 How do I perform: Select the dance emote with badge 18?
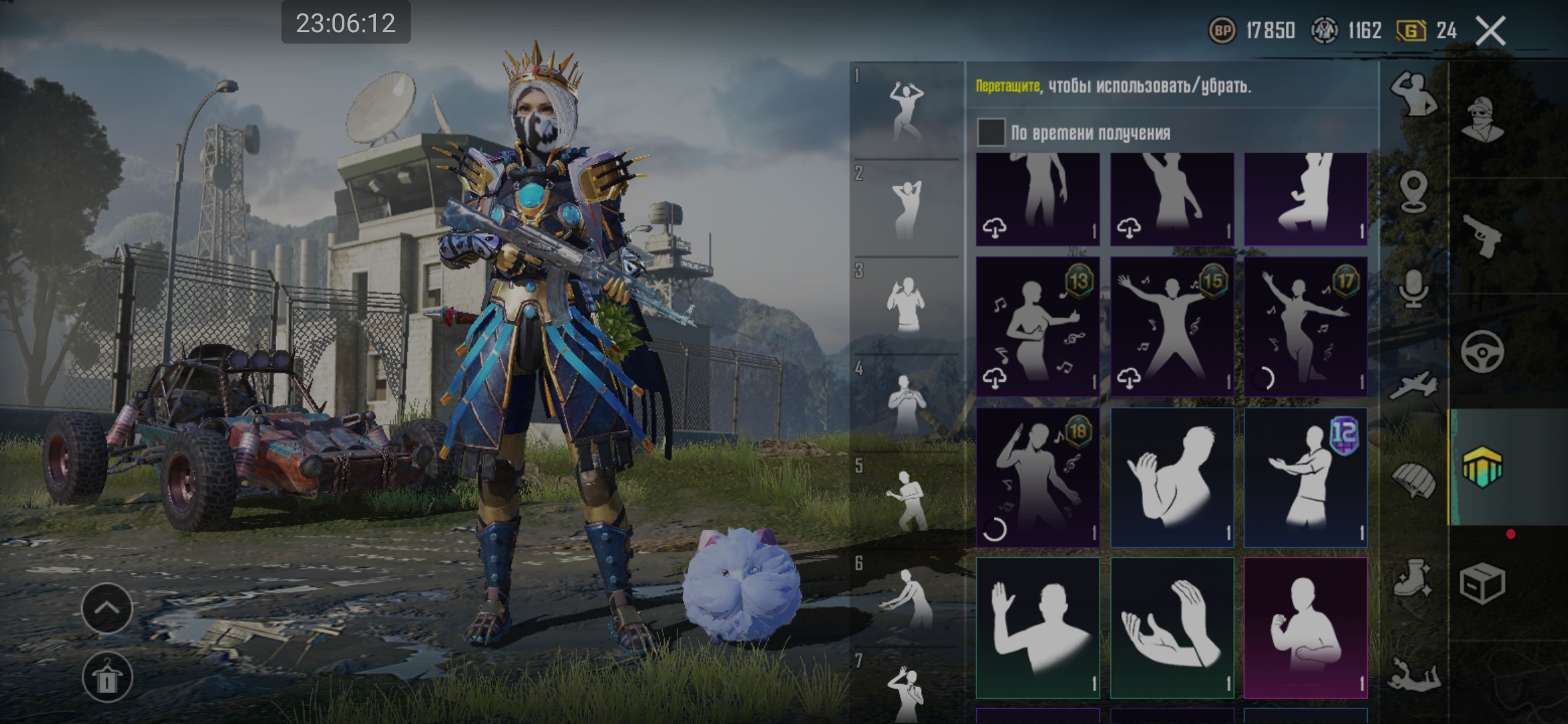point(1037,477)
